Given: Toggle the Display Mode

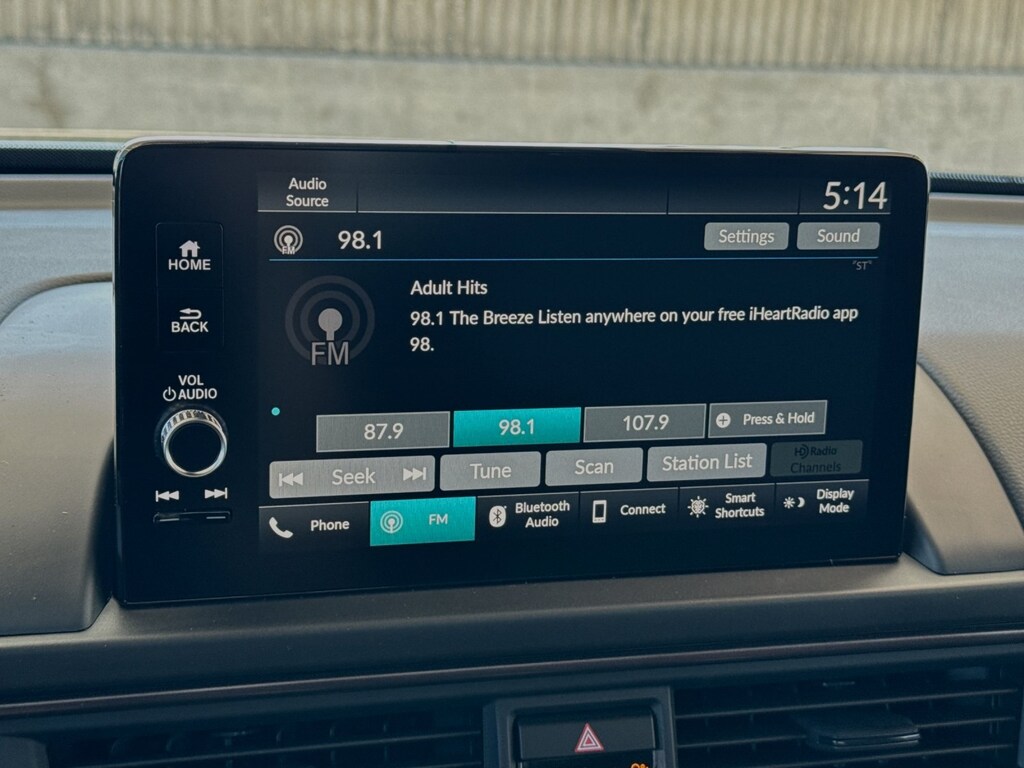Looking at the screenshot, I should (821, 501).
